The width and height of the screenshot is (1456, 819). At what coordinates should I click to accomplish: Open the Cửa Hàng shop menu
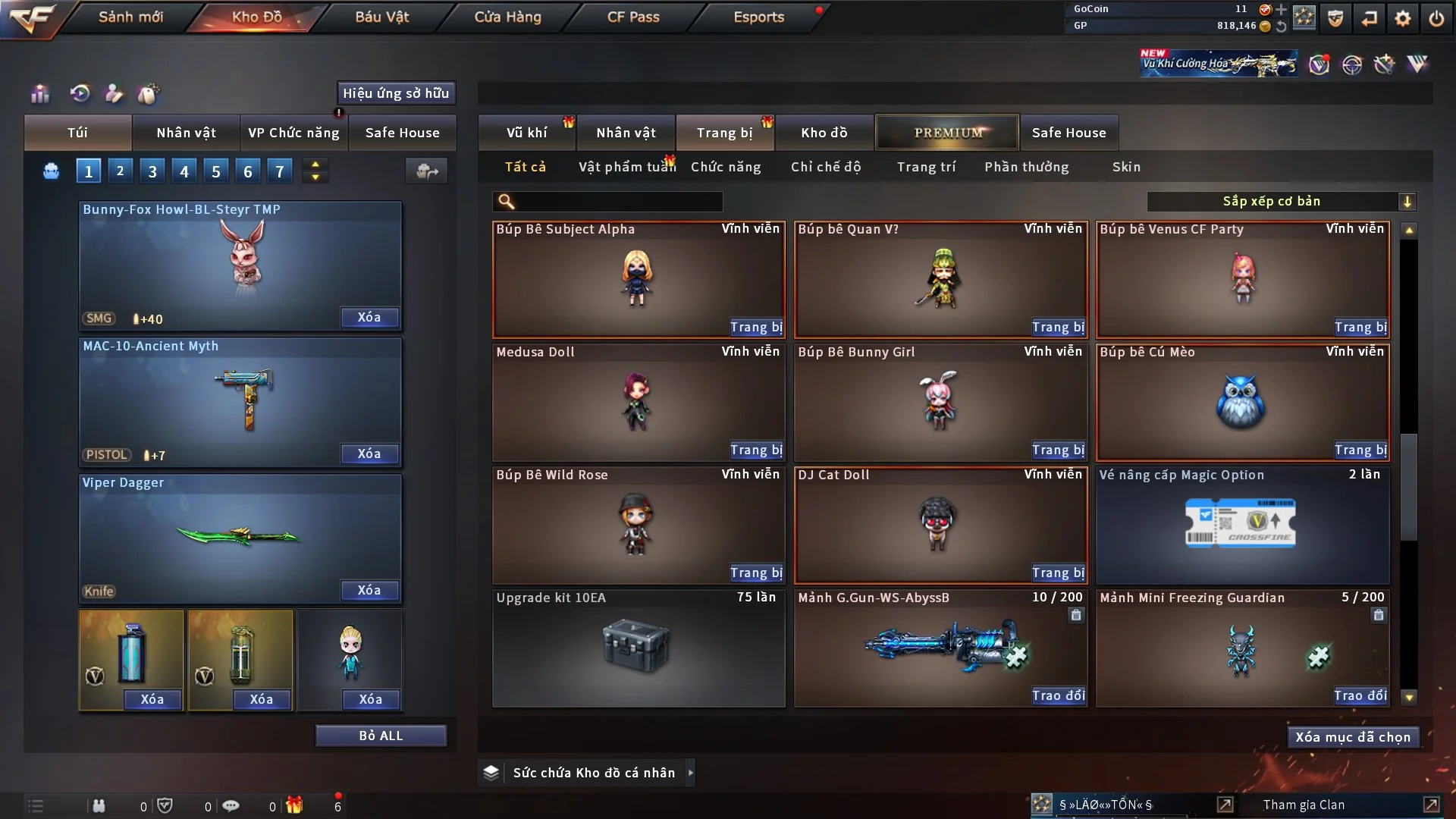coord(507,17)
